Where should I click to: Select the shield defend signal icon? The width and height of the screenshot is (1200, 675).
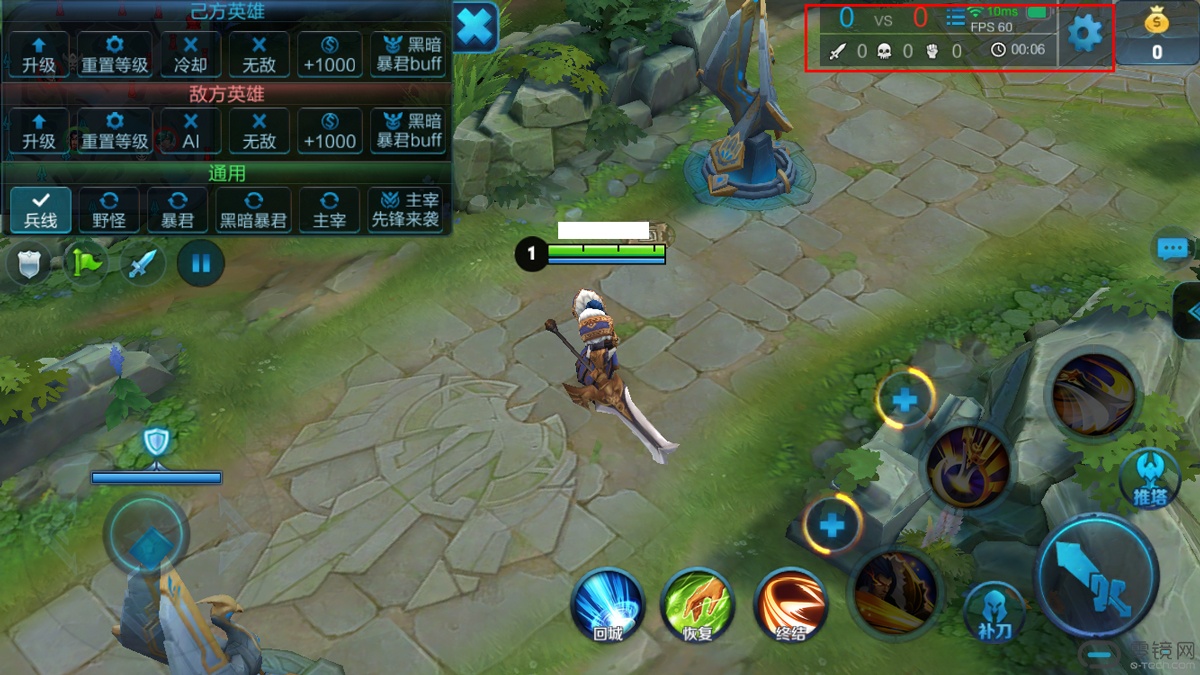click(30, 264)
